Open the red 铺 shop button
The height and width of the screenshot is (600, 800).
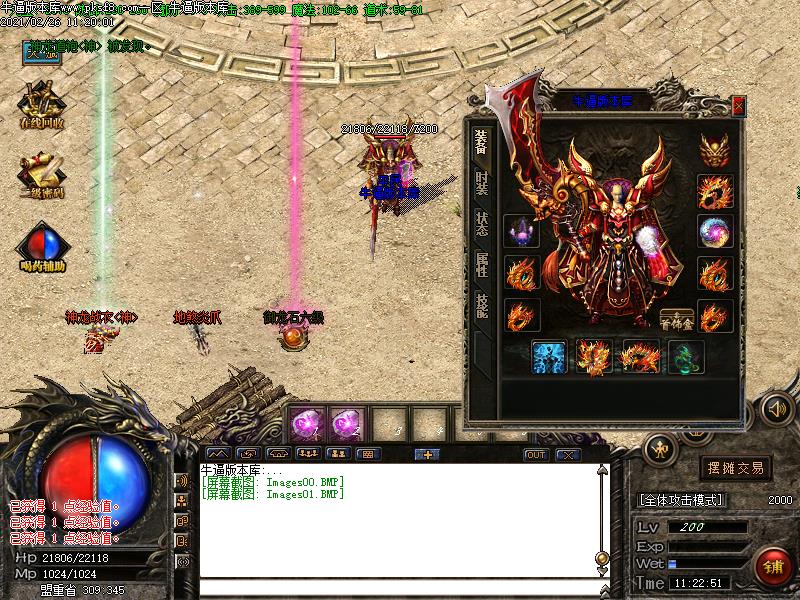tap(771, 565)
